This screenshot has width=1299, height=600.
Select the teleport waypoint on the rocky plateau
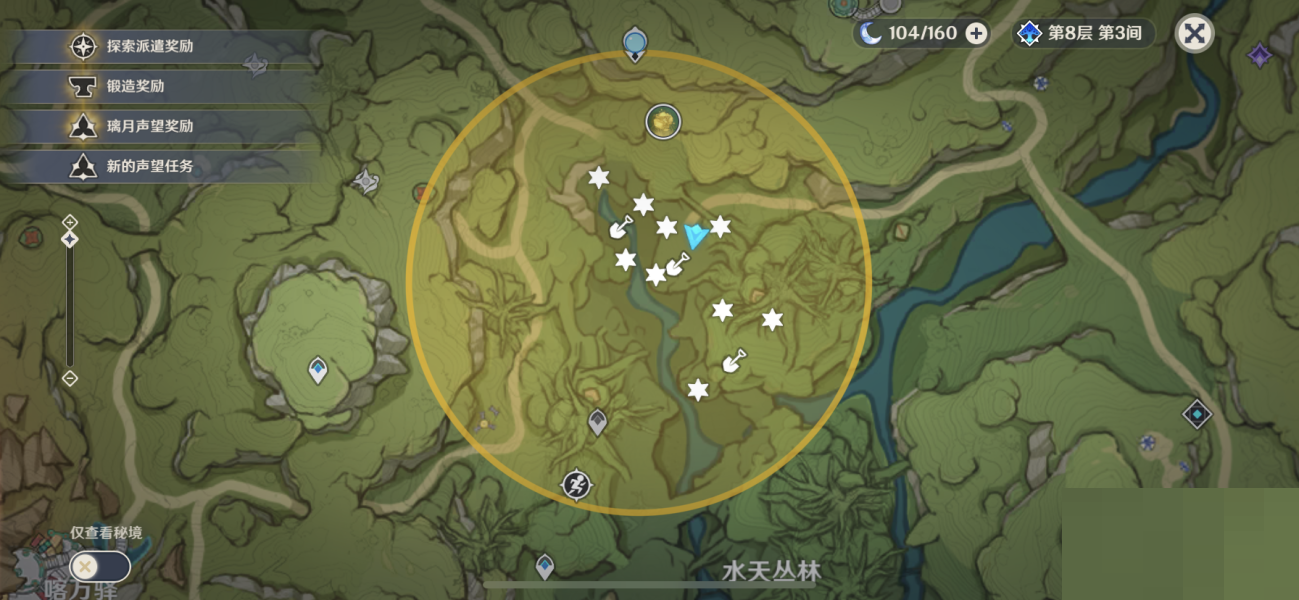(x=318, y=371)
